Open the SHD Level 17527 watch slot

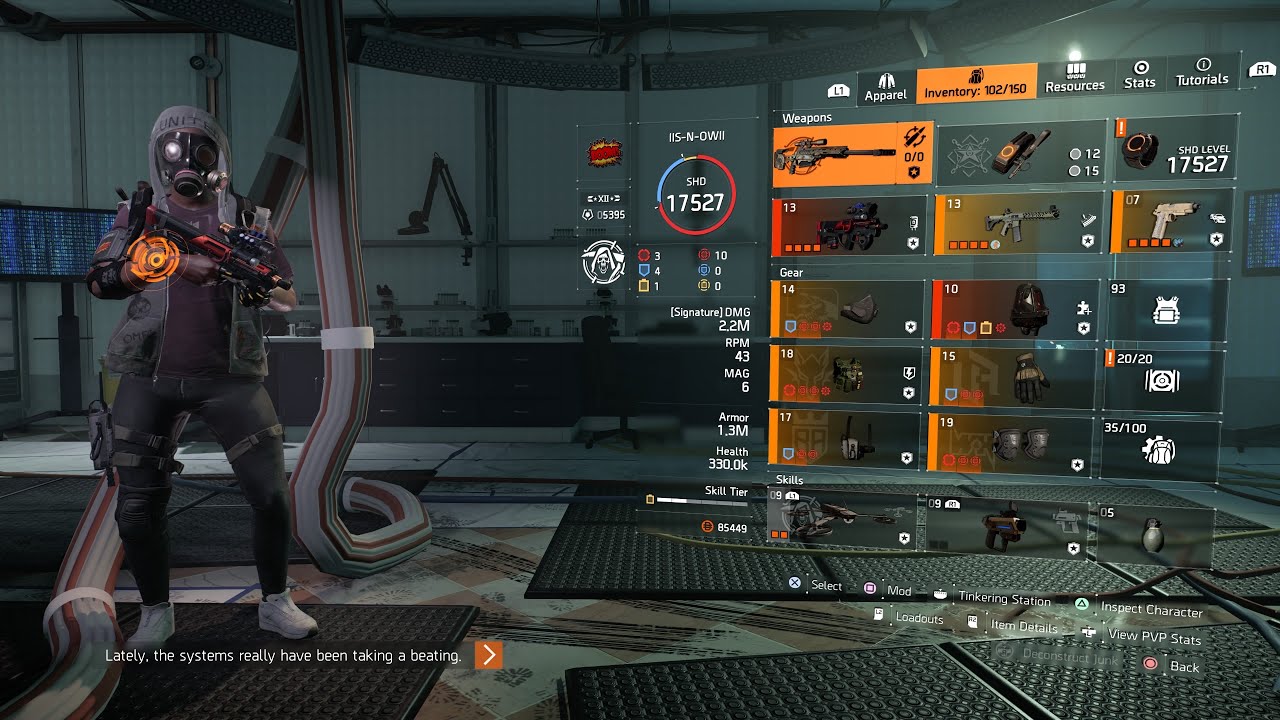[x=1174, y=152]
